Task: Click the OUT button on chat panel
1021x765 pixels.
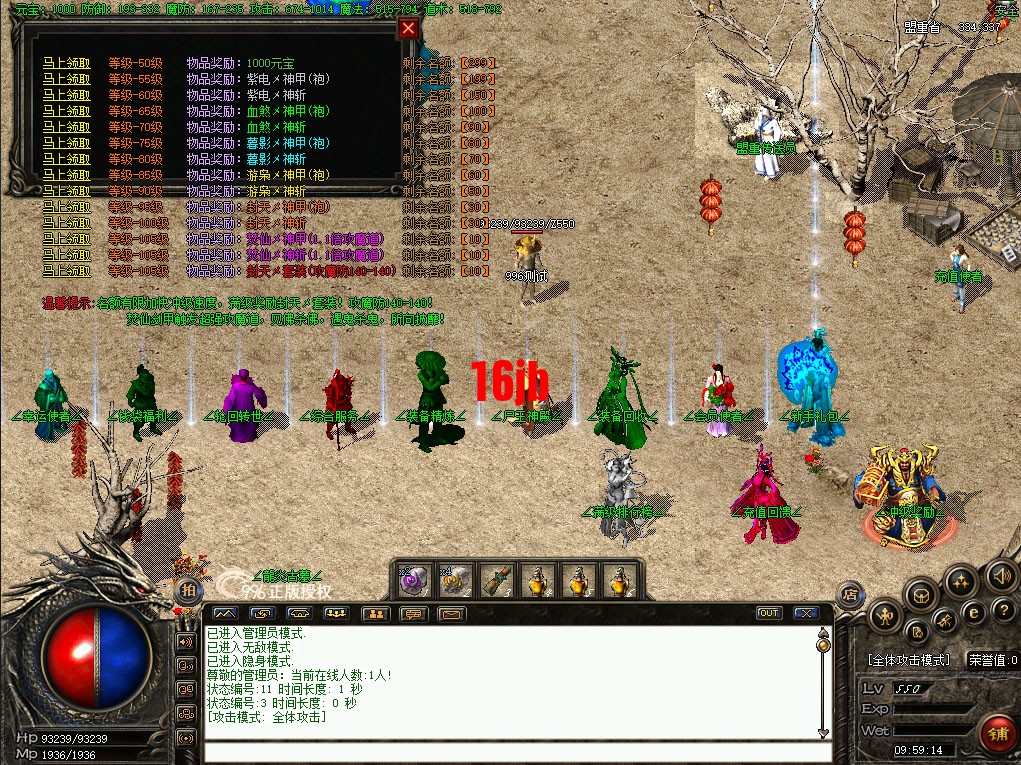Action: click(x=769, y=613)
